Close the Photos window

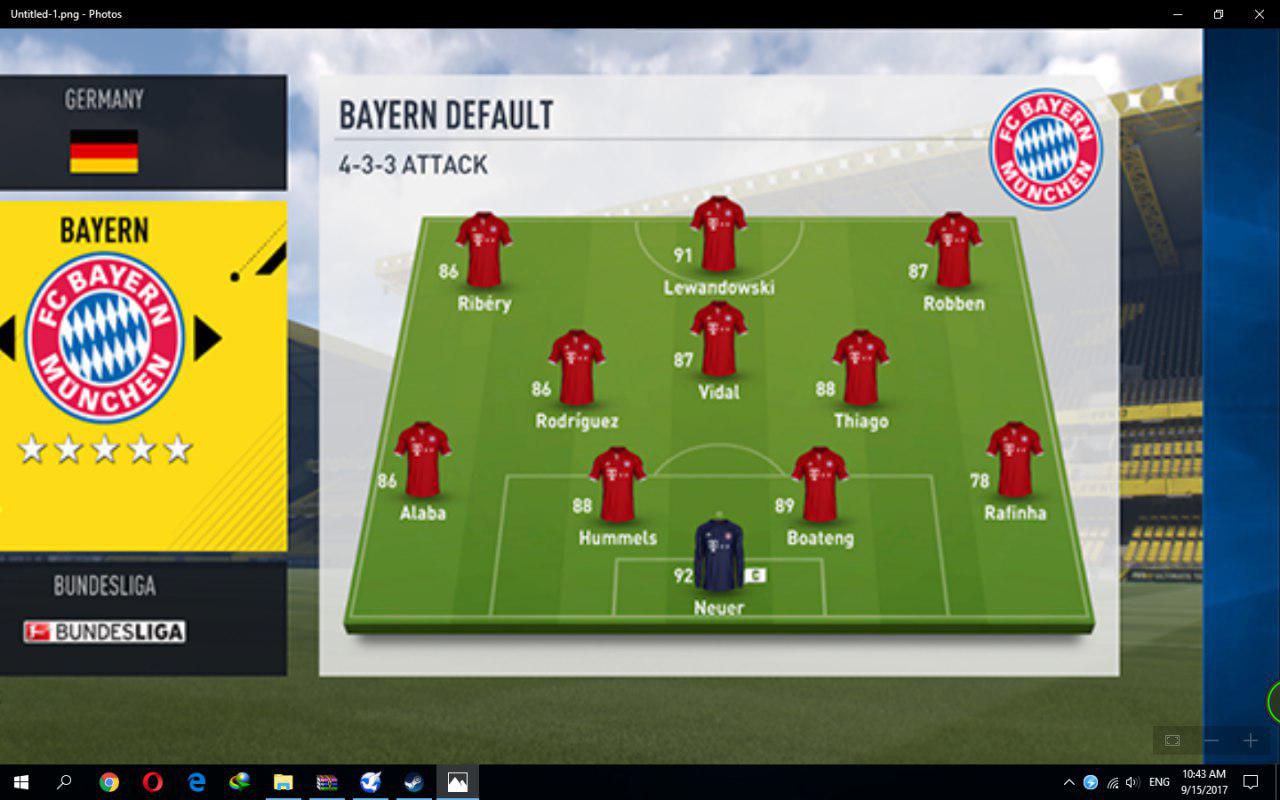1259,14
